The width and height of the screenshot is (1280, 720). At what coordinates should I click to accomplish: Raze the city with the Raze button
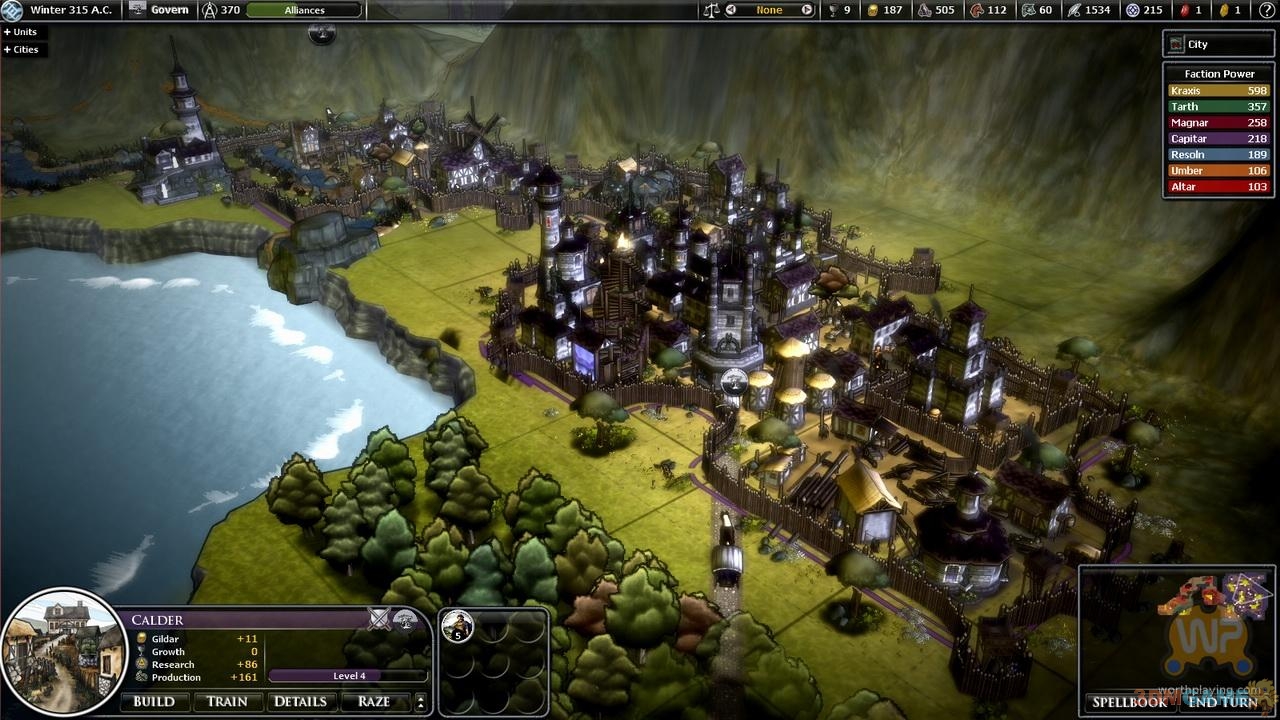point(374,701)
